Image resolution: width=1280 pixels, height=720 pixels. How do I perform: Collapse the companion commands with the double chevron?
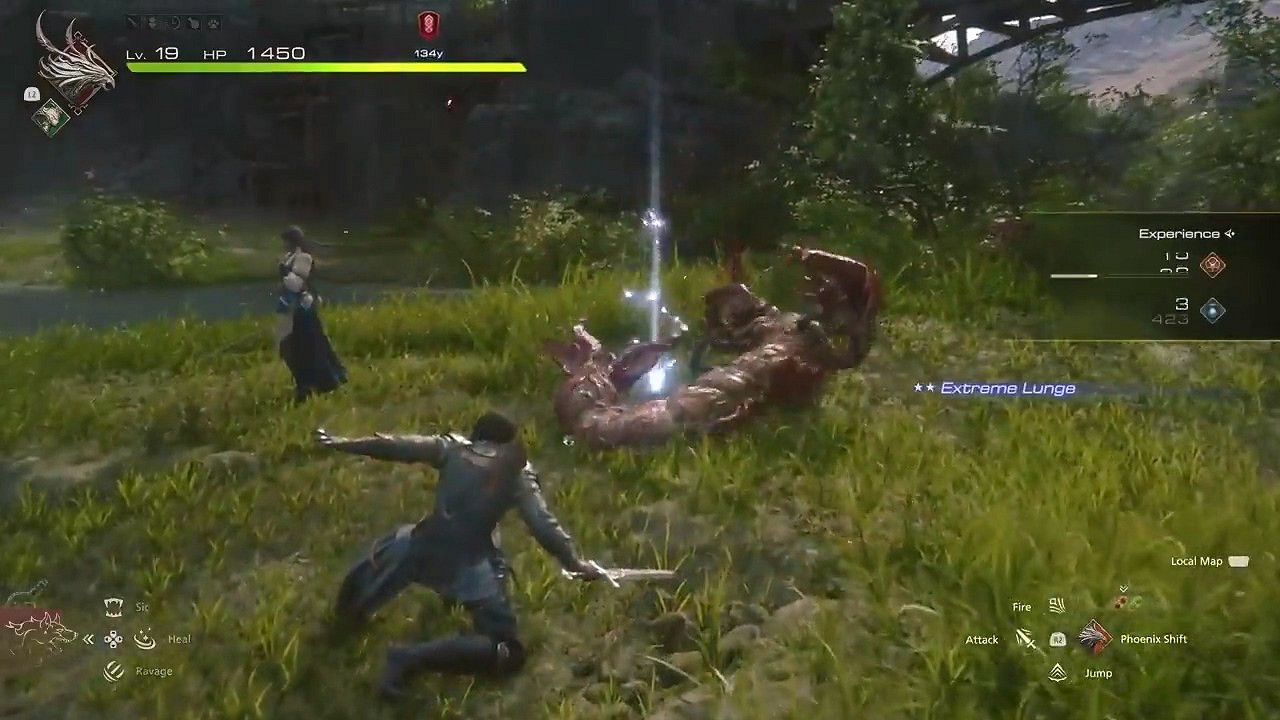(x=88, y=640)
